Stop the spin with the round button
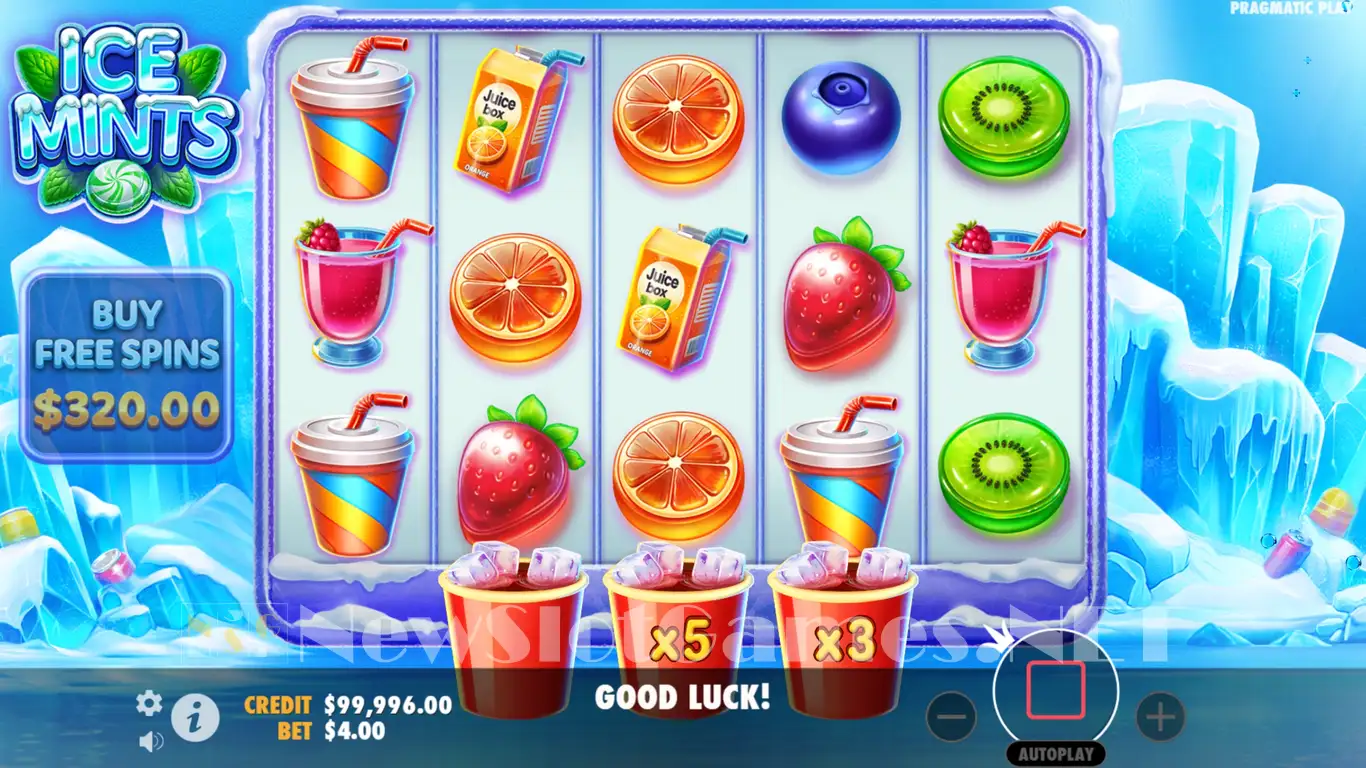 pos(1055,690)
